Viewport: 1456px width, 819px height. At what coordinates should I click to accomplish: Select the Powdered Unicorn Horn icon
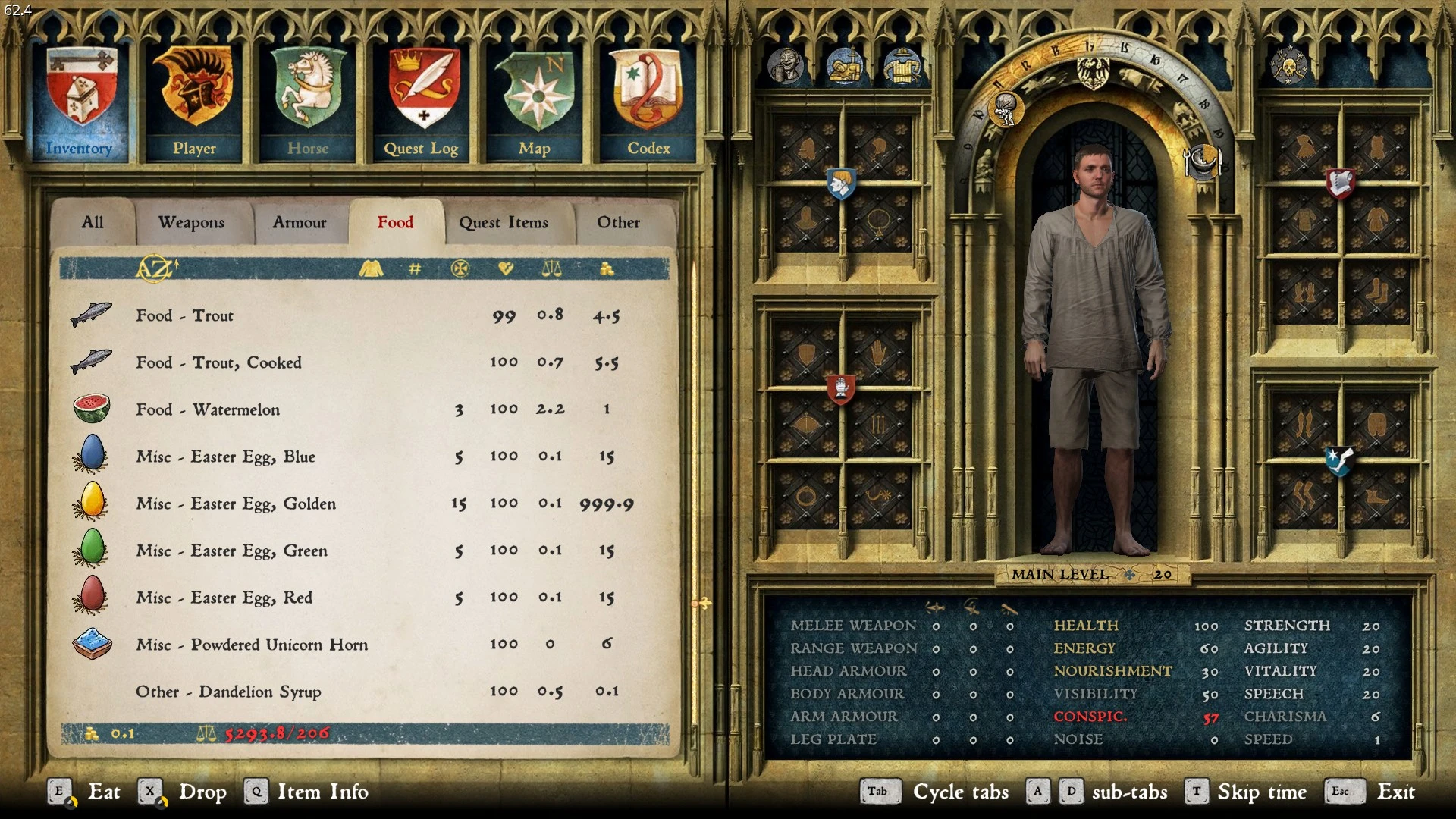[91, 645]
